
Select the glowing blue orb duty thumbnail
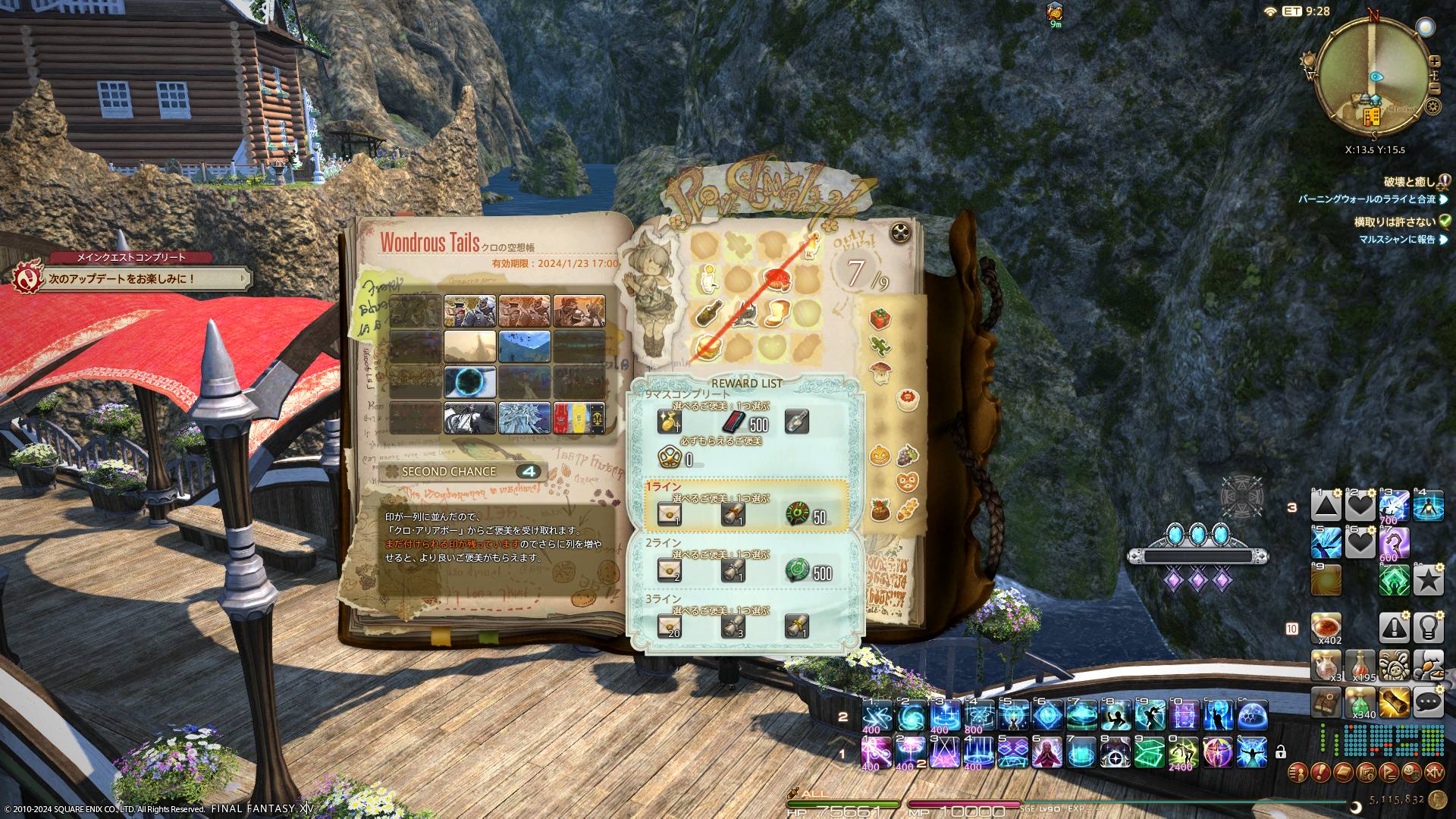pyautogui.click(x=470, y=382)
